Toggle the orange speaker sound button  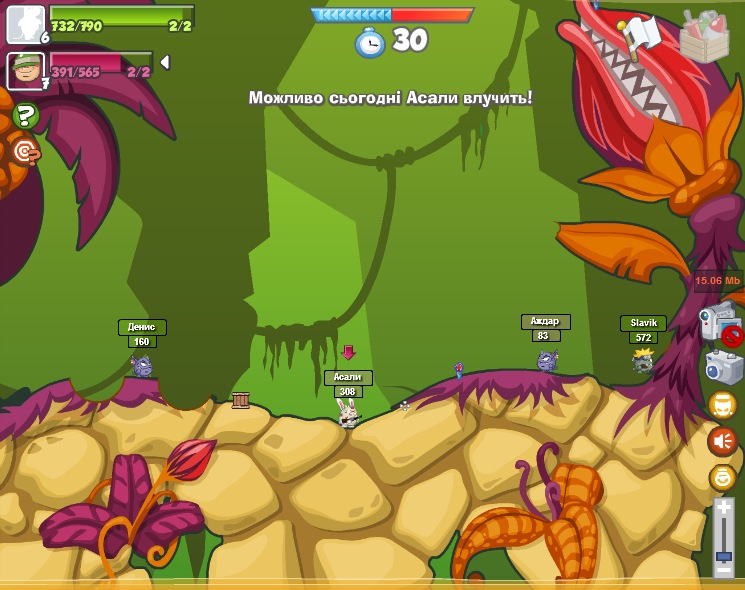[x=722, y=441]
